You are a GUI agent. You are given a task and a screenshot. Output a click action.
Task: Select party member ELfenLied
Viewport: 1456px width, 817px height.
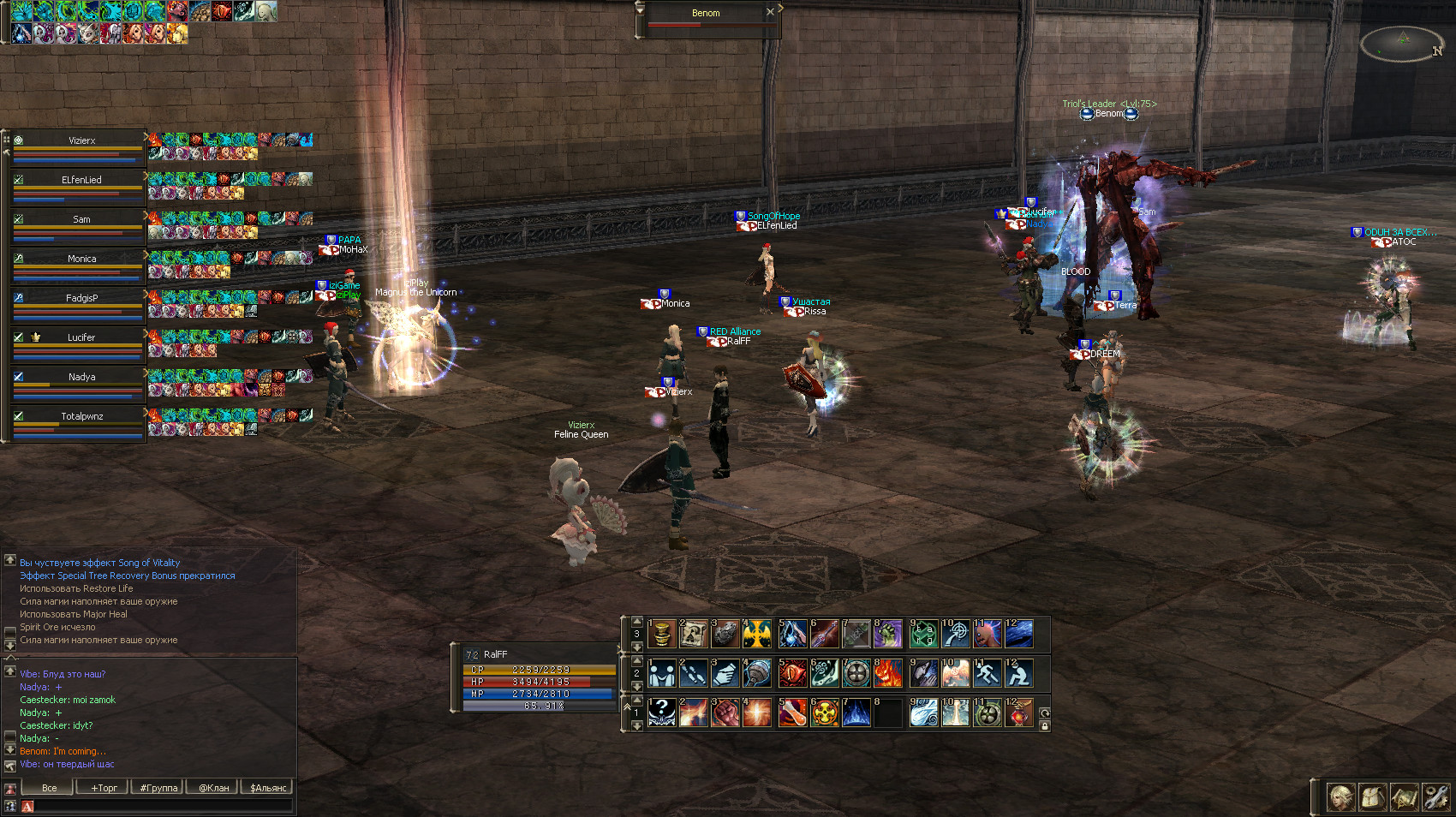coord(81,180)
